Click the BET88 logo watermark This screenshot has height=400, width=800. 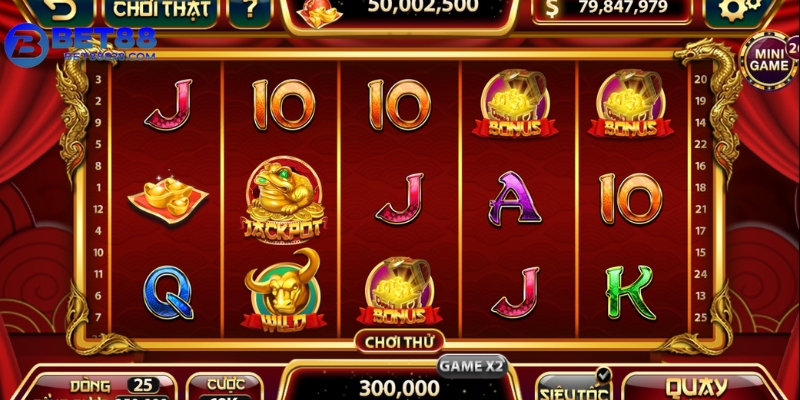tap(78, 44)
